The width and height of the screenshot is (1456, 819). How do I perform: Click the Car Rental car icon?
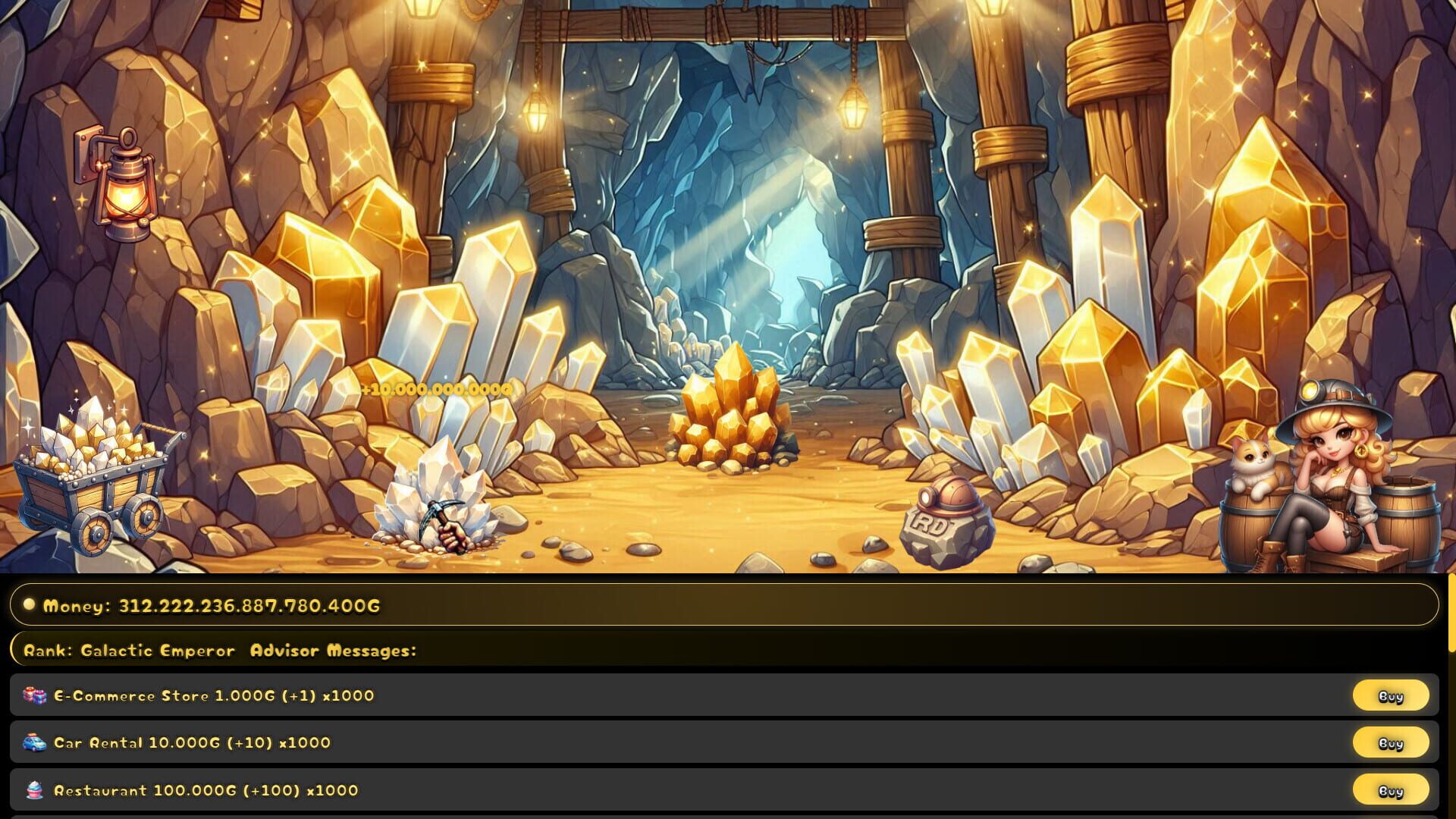(x=36, y=742)
